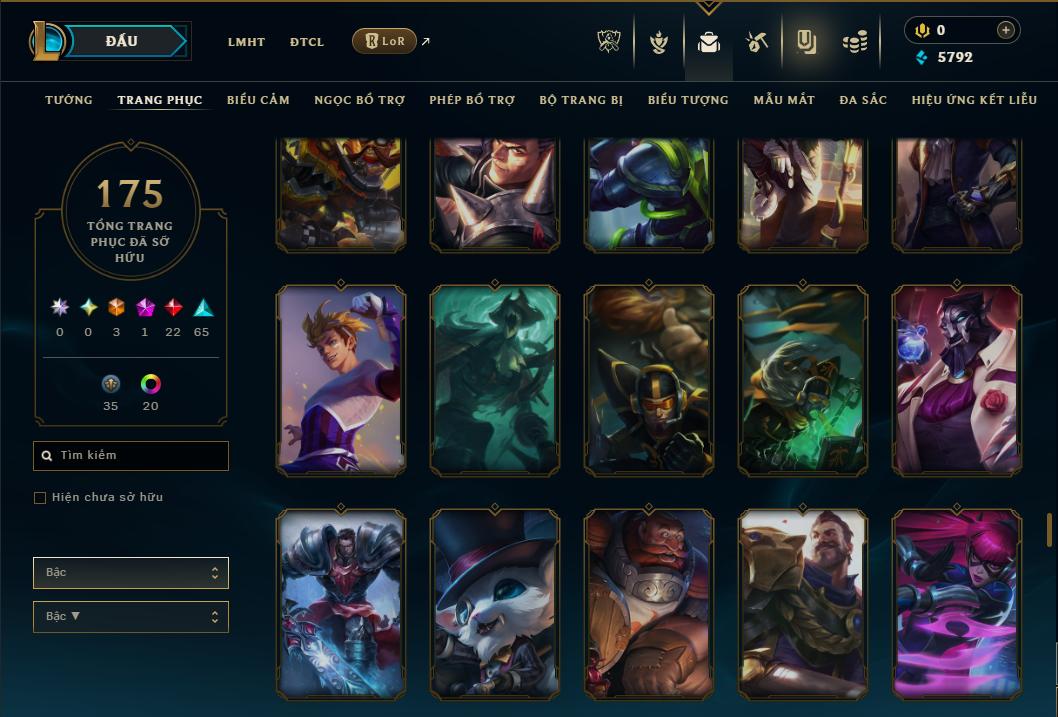Viewport: 1058px width, 717px height.
Task: Select the white cat in top hat skin
Action: click(495, 604)
